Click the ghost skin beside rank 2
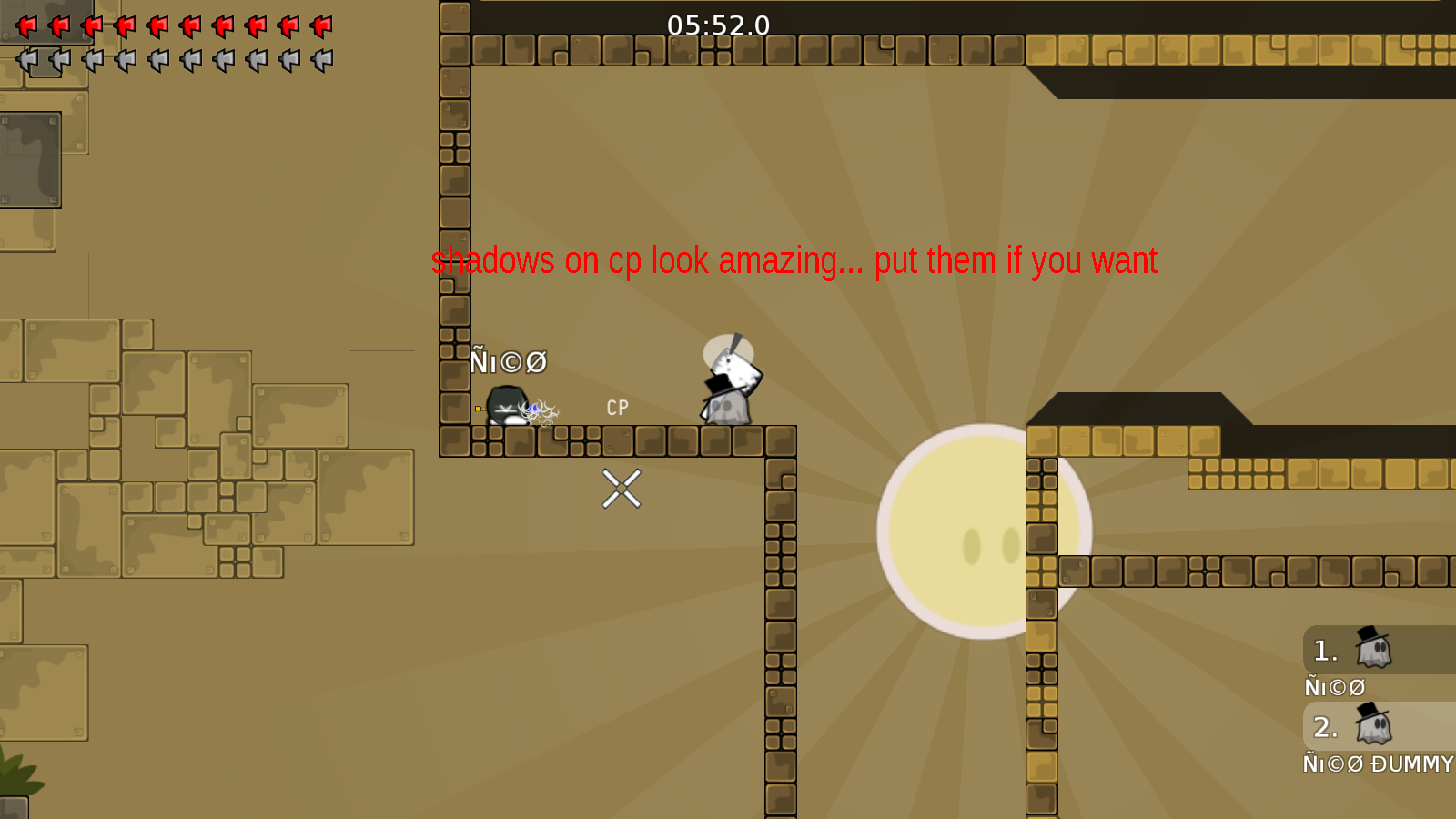1456x819 pixels. (x=1374, y=727)
